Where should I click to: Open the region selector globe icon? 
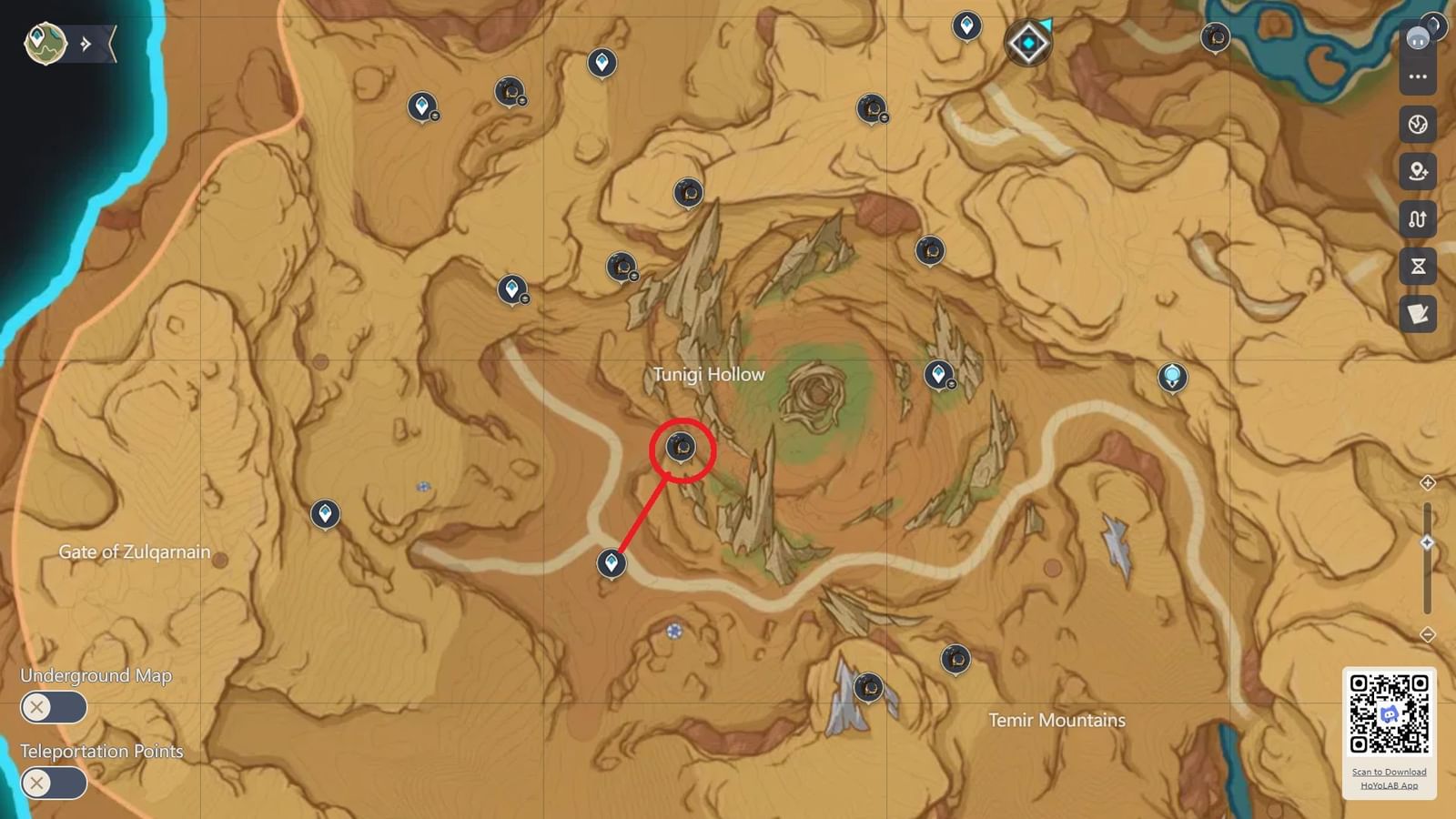pos(1417,125)
